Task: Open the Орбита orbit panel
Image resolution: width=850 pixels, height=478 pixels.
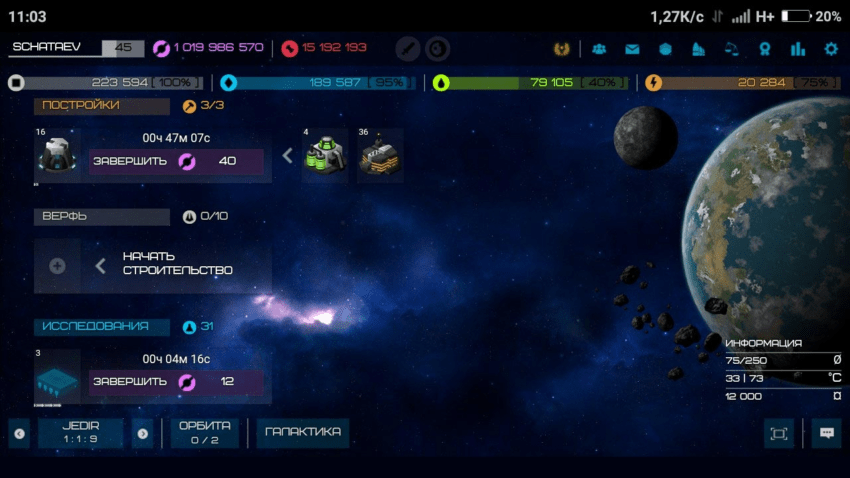Action: point(204,432)
